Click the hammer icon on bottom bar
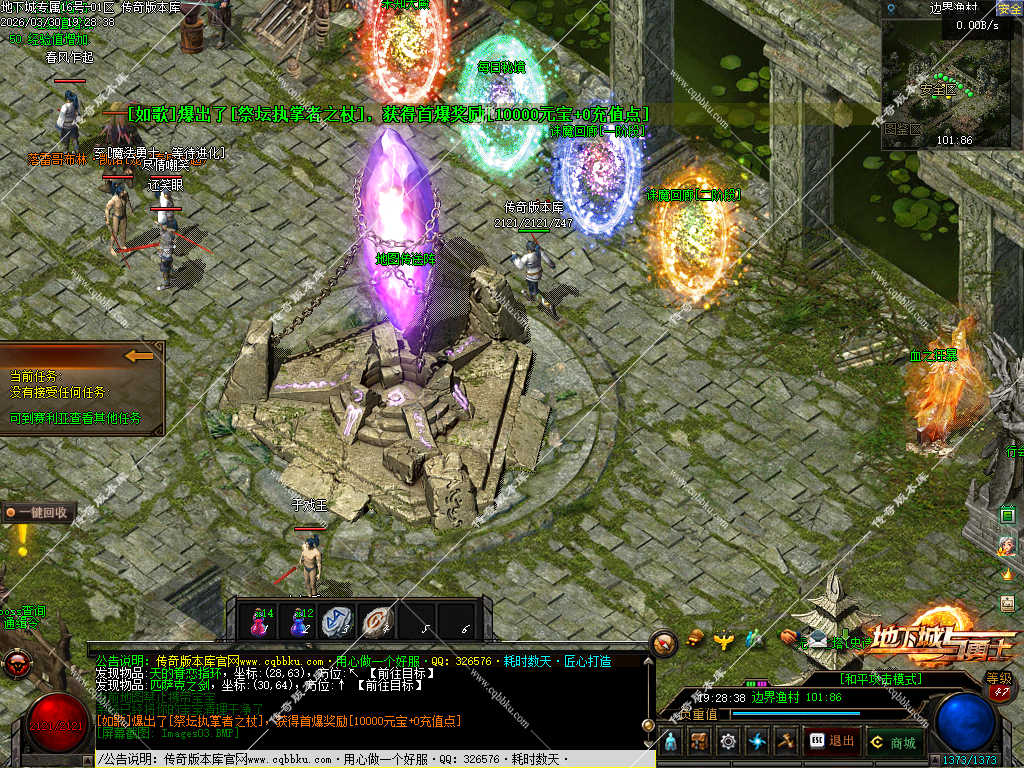 point(786,741)
